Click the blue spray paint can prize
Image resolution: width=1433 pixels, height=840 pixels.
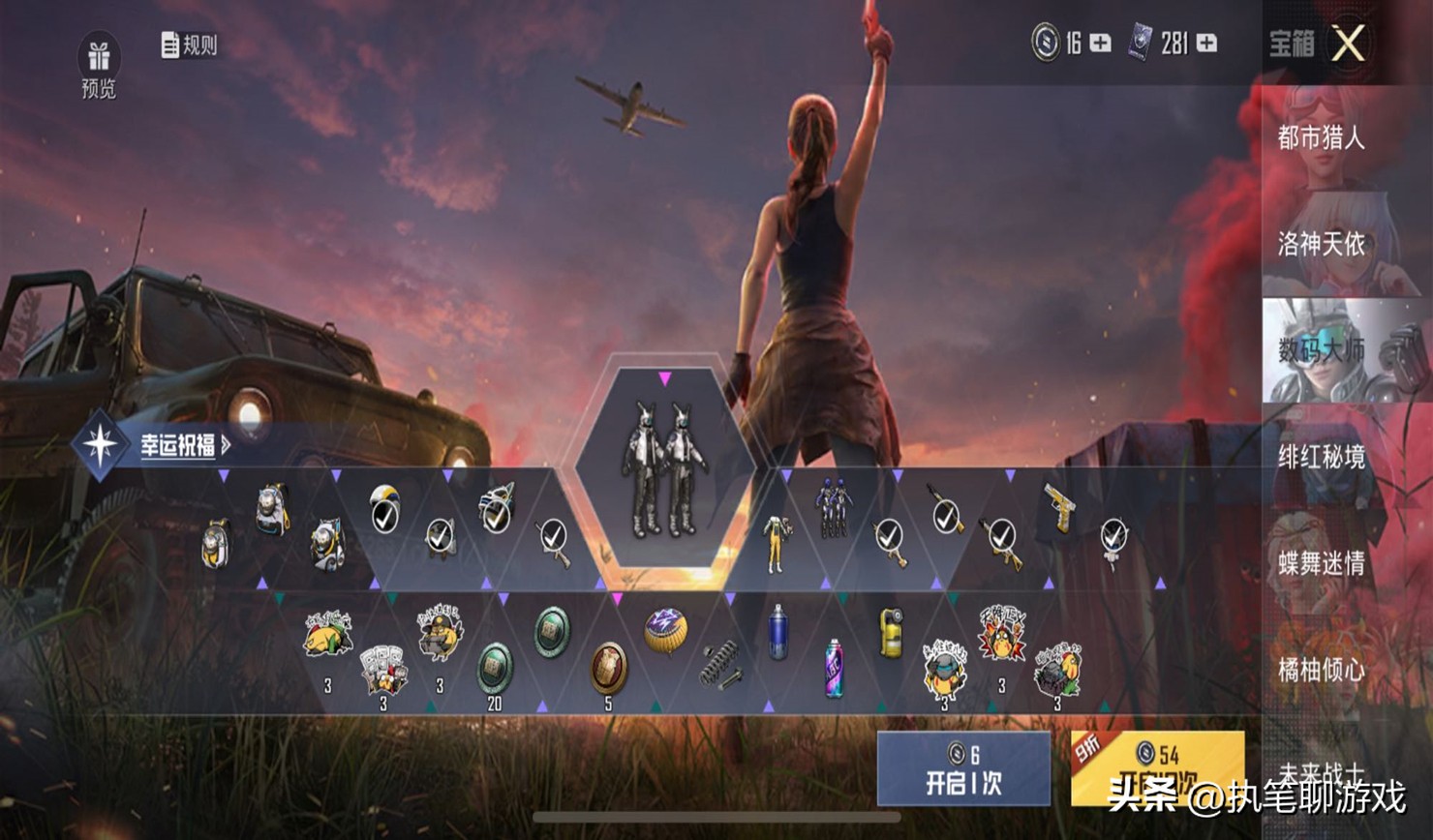click(x=777, y=632)
